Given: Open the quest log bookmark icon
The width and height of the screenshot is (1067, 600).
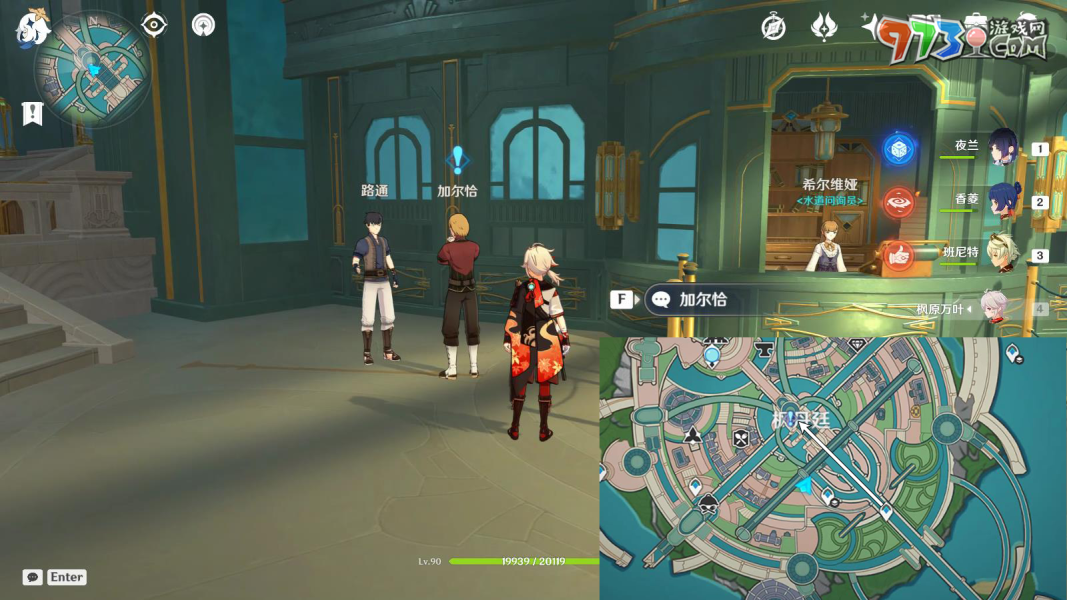Looking at the screenshot, I should pyautogui.click(x=33, y=113).
